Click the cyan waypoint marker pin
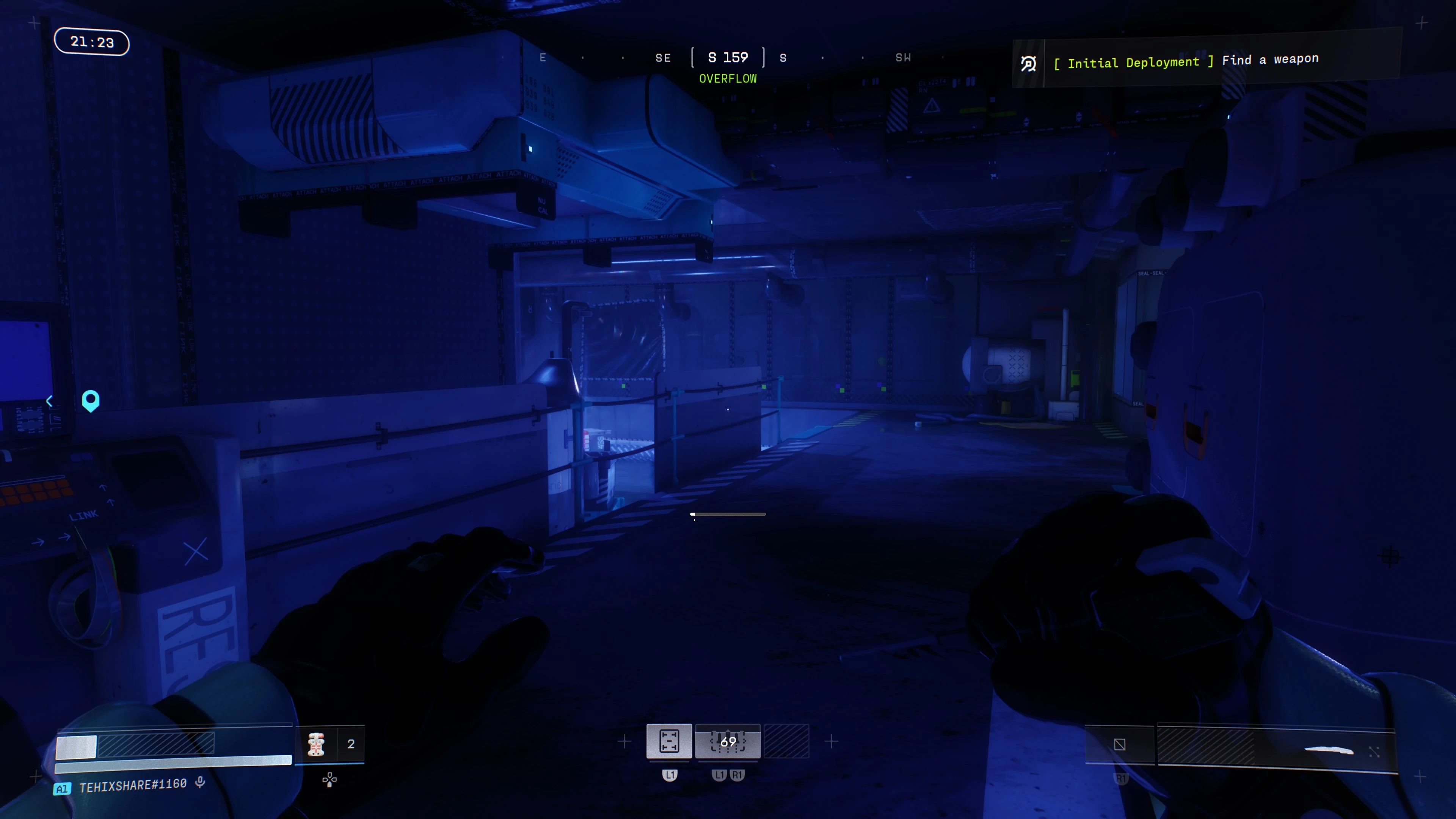The width and height of the screenshot is (1456, 819). click(91, 400)
